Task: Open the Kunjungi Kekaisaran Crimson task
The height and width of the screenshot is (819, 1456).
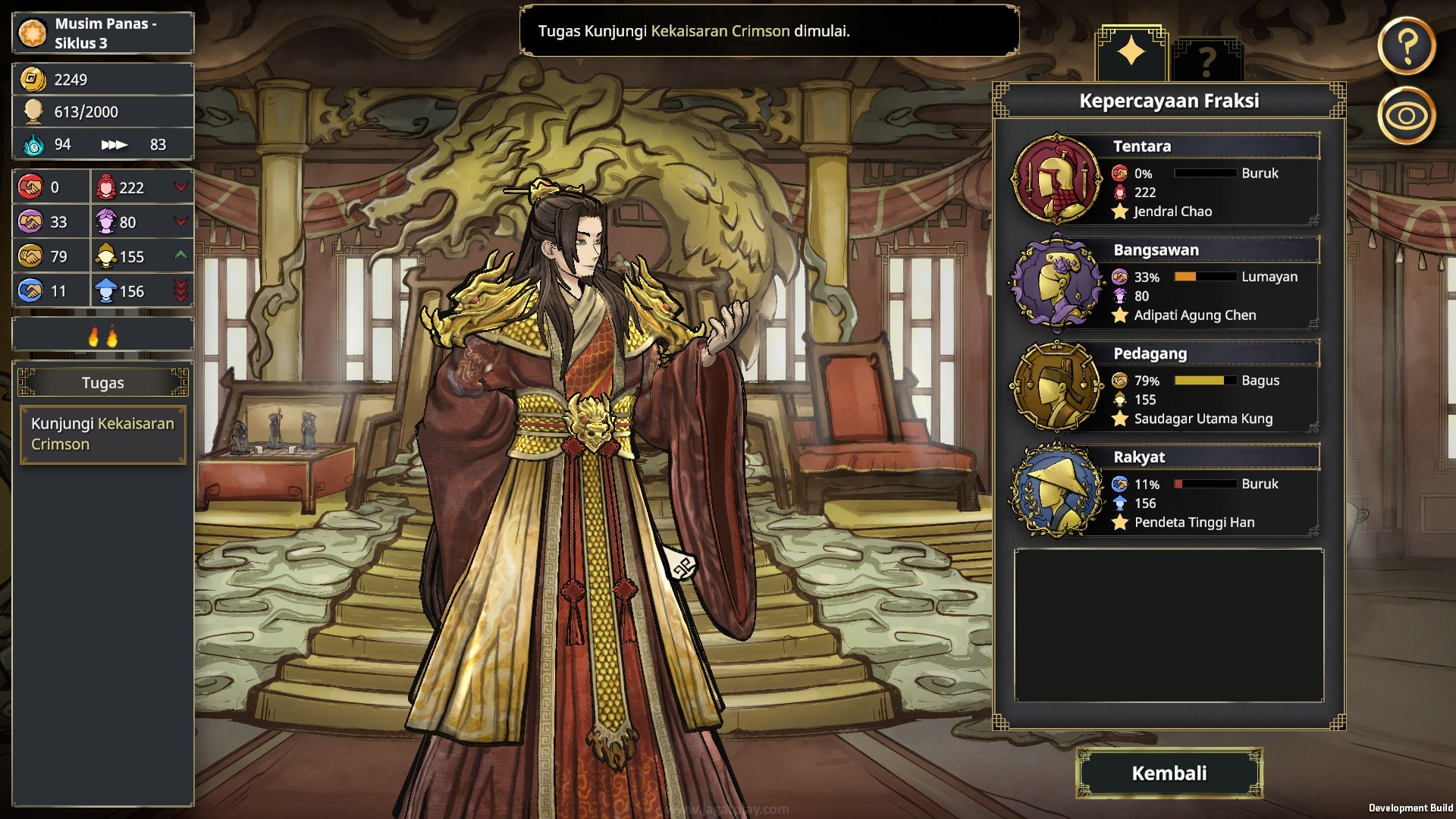Action: [x=102, y=434]
